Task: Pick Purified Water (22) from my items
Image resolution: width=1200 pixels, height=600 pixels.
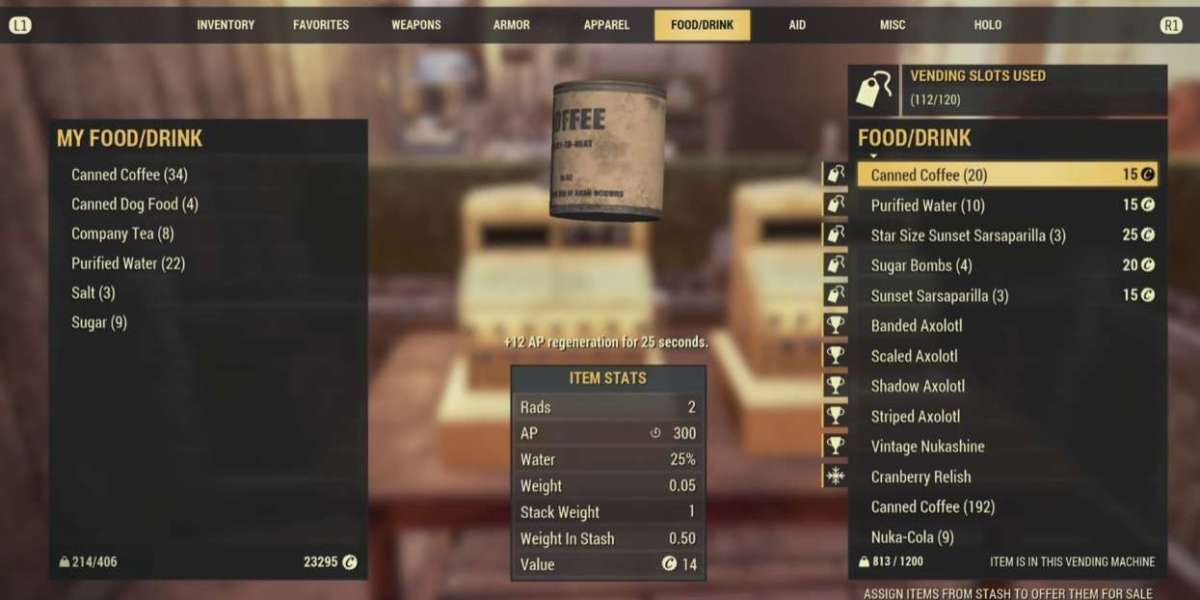Action: point(128,264)
